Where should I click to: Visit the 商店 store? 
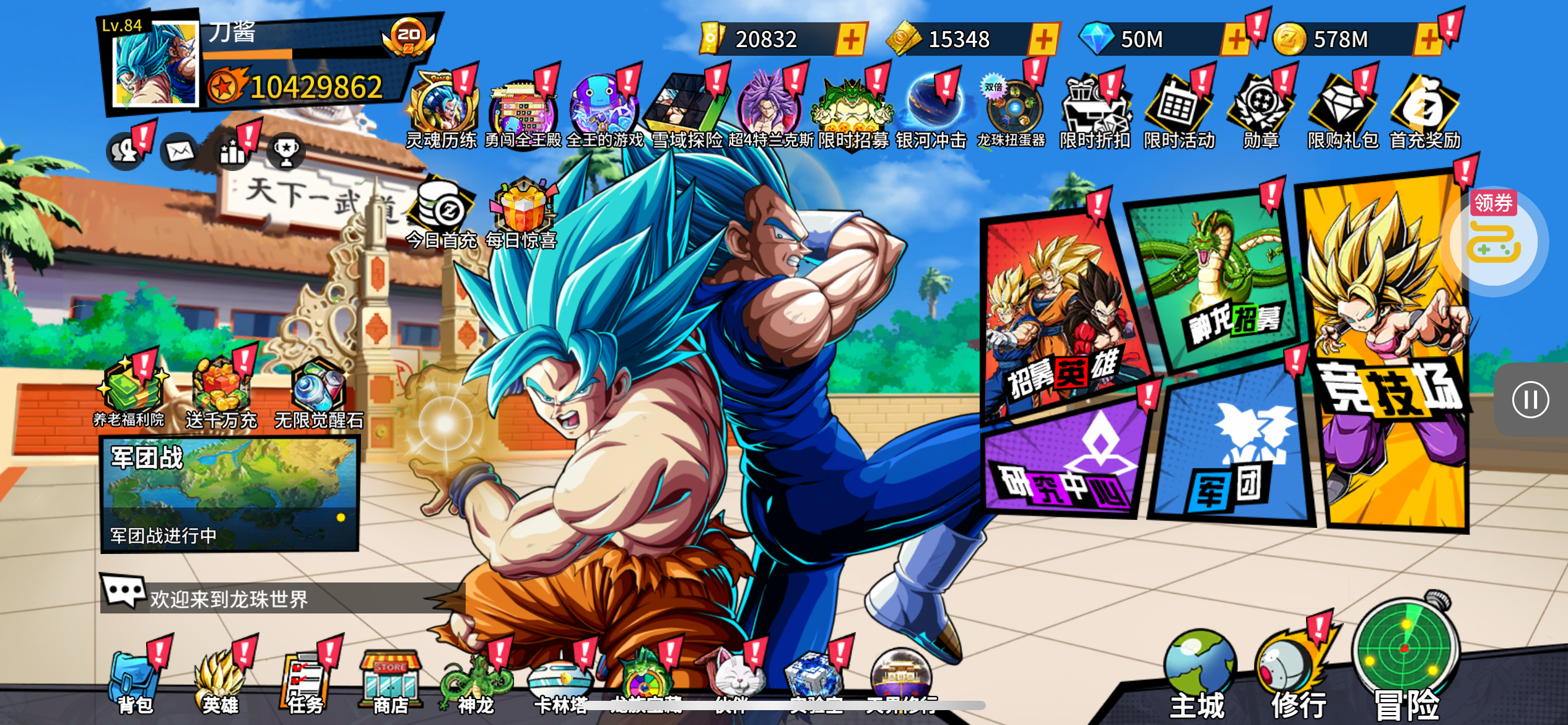click(390, 682)
